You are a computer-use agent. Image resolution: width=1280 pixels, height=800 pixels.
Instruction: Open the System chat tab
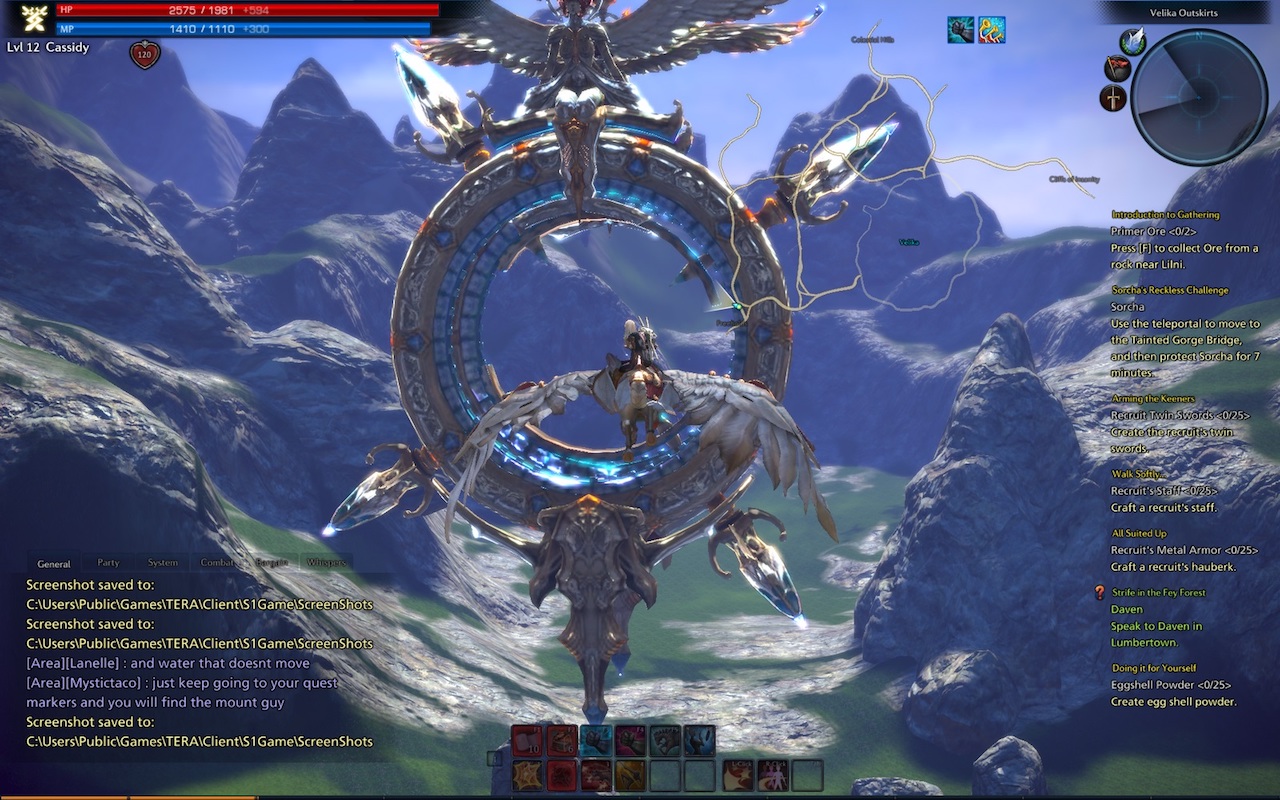click(x=163, y=563)
